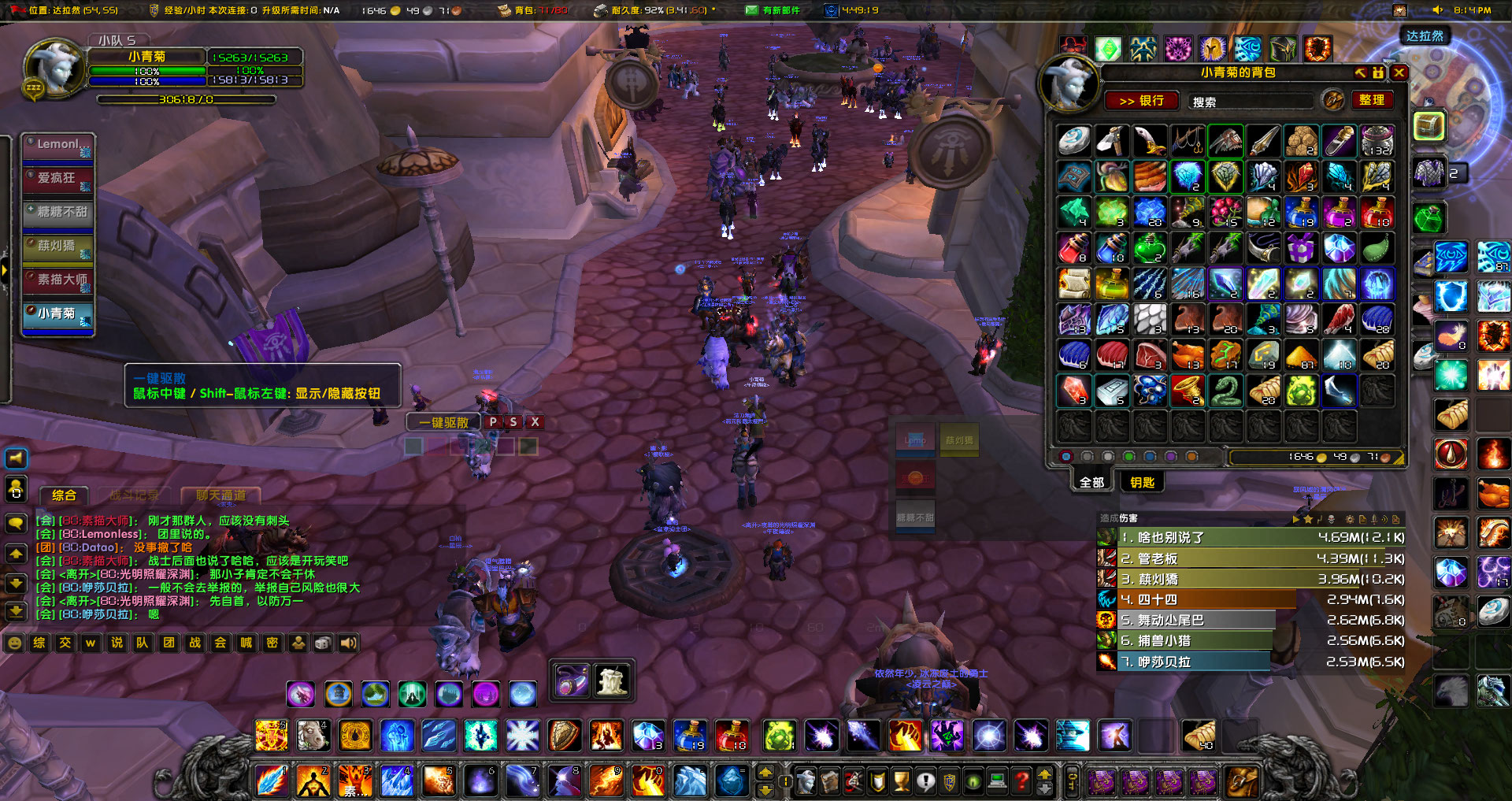Open emote smiley icon left of chat shortcuts
Image resolution: width=1512 pixels, height=801 pixels.
pyautogui.click(x=13, y=643)
